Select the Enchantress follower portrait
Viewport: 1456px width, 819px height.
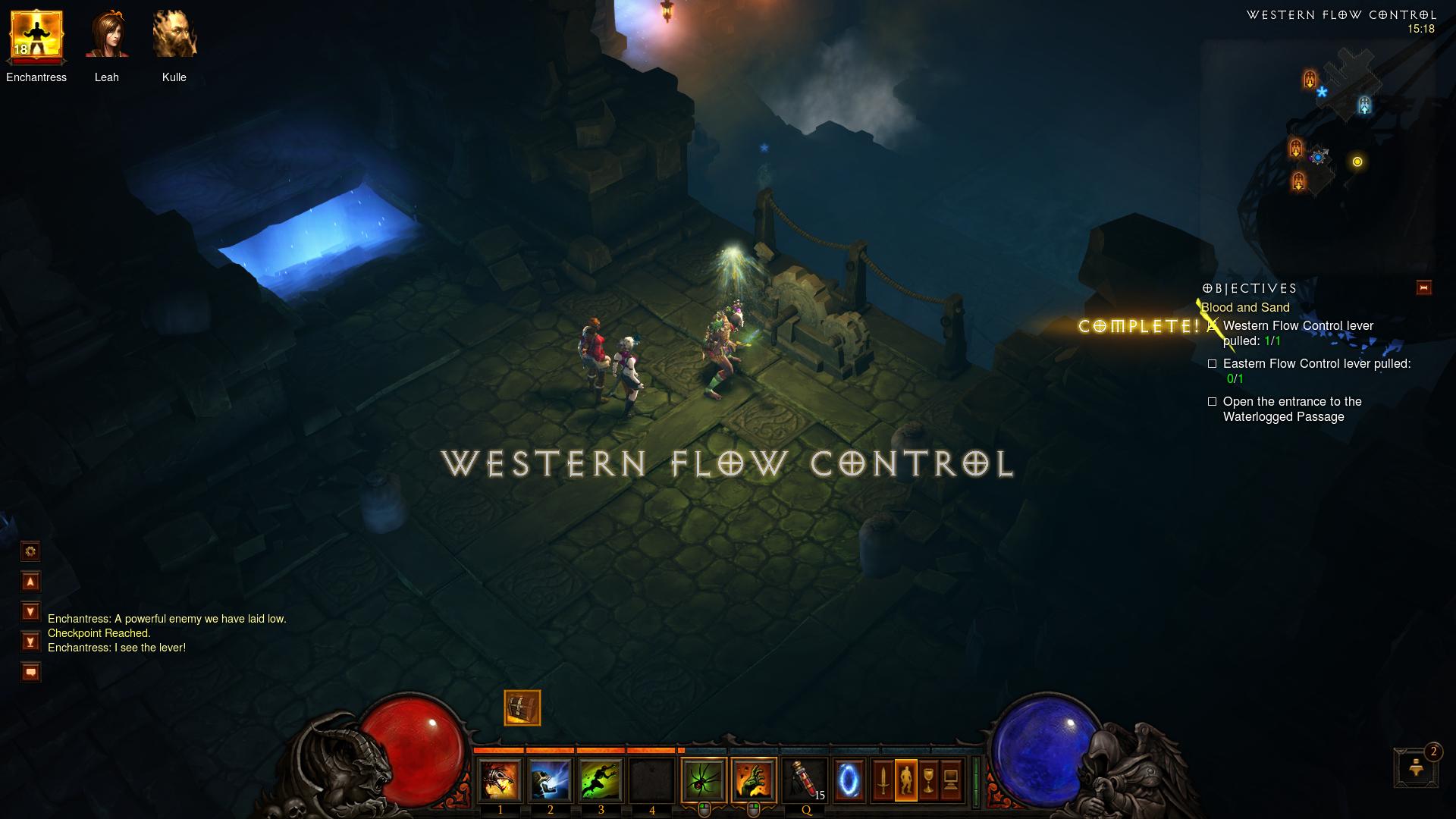[x=36, y=36]
